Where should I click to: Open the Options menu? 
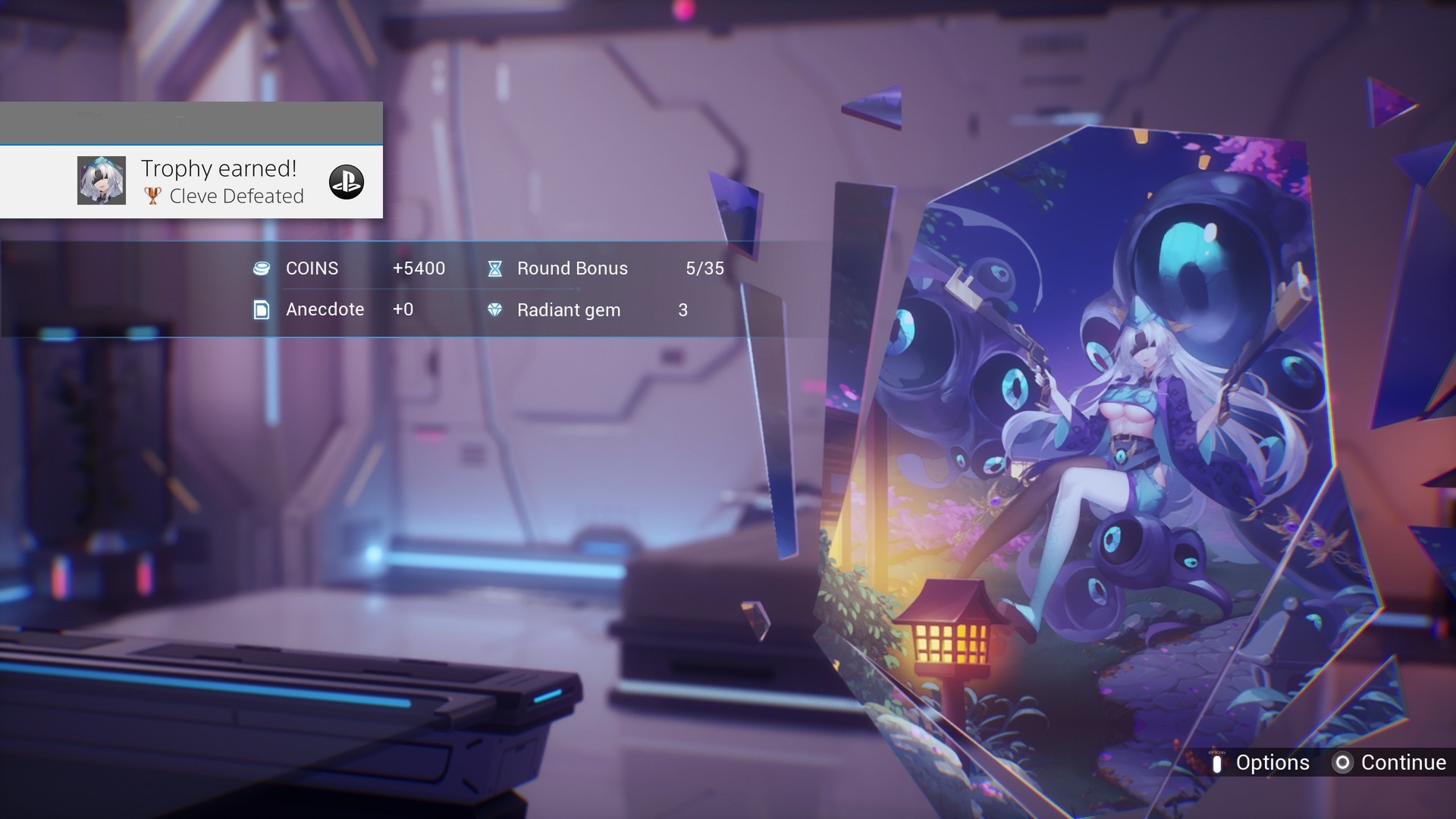pos(1260,763)
